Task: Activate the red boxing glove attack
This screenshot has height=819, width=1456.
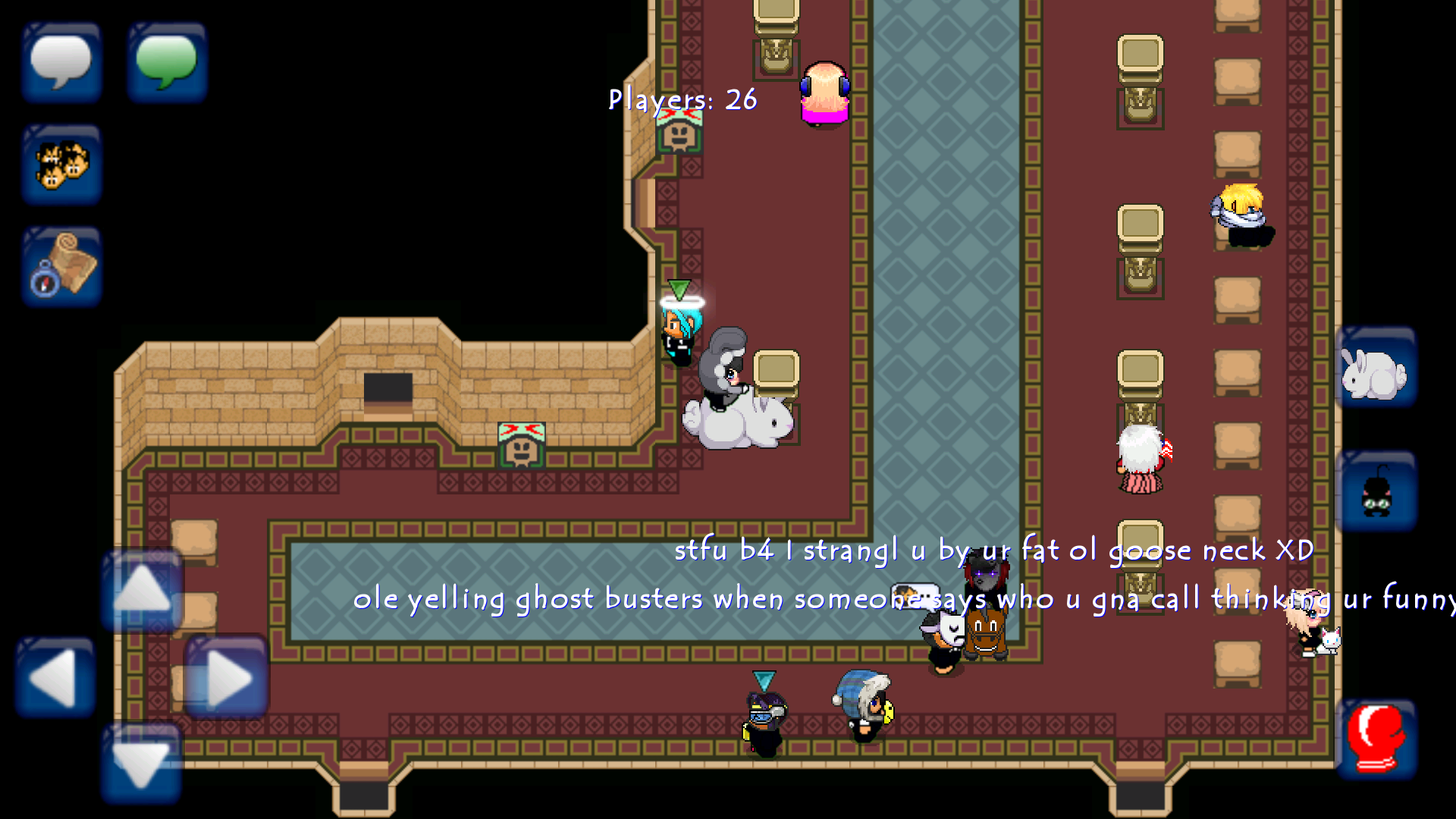Action: pos(1376,739)
